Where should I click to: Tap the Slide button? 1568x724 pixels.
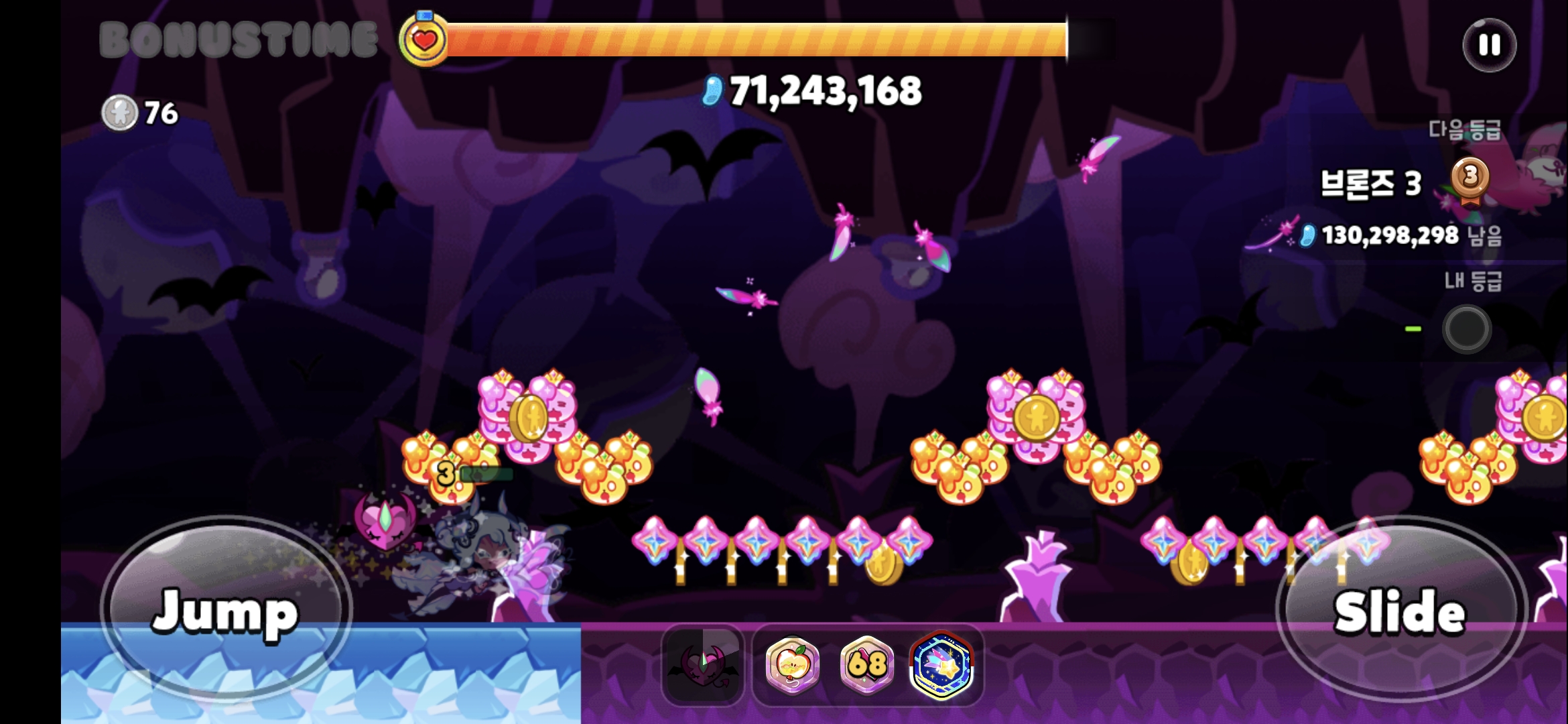tap(1400, 609)
